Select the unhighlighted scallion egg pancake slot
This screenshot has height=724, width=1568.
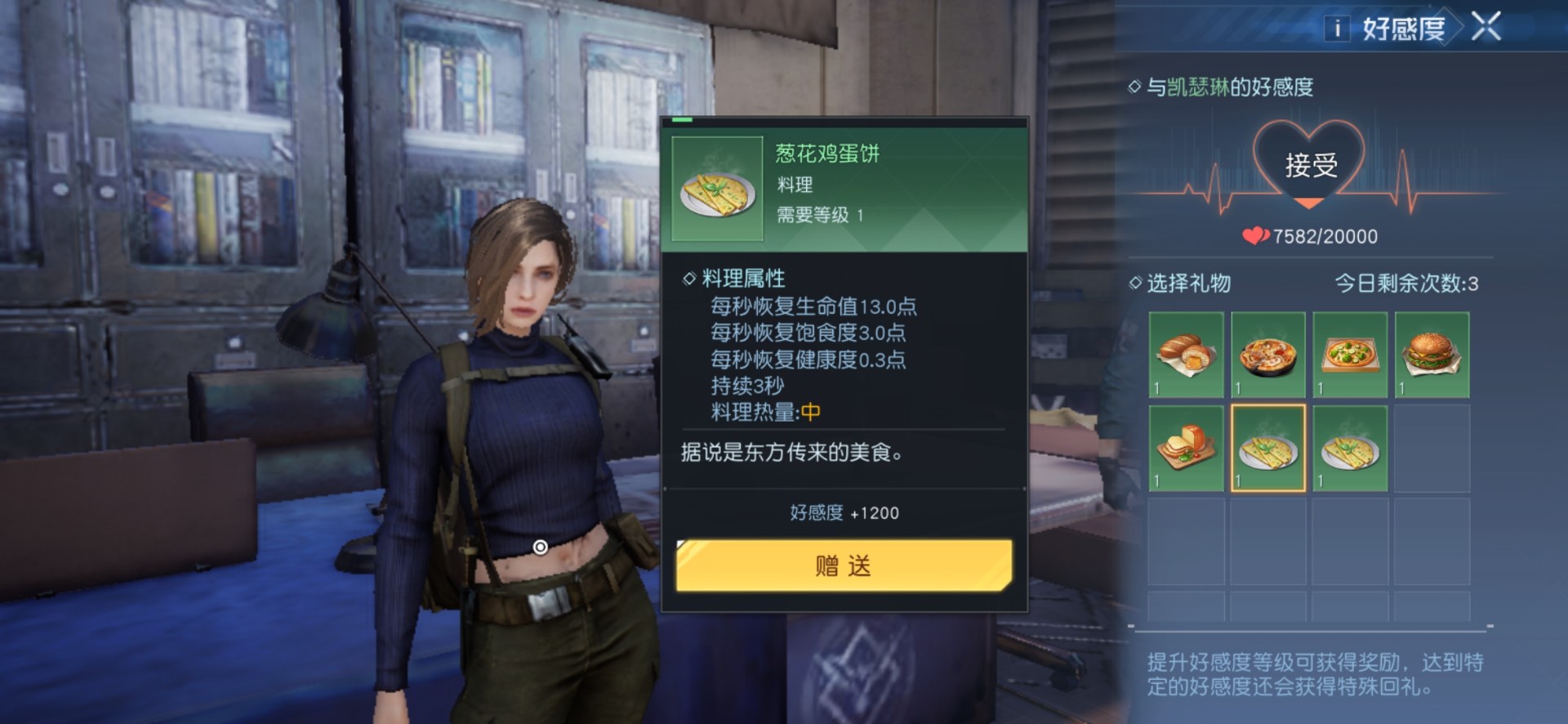point(1350,449)
